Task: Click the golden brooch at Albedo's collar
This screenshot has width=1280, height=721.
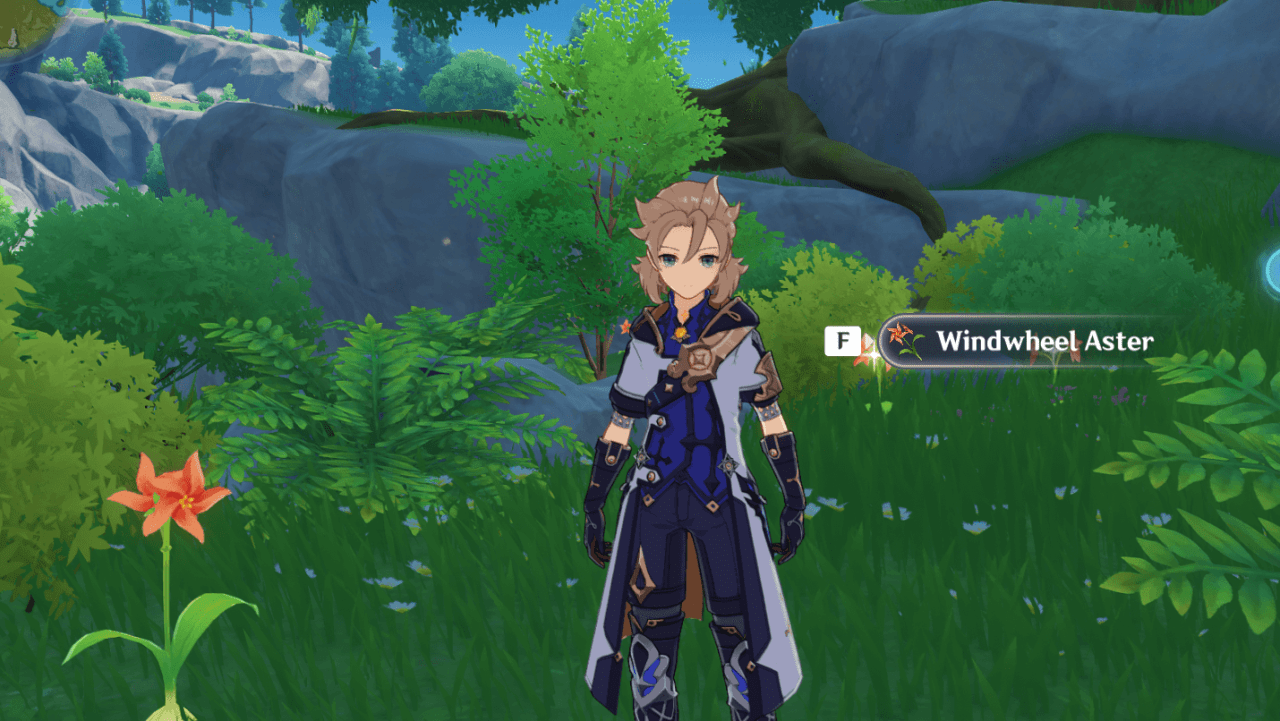Action: (680, 331)
